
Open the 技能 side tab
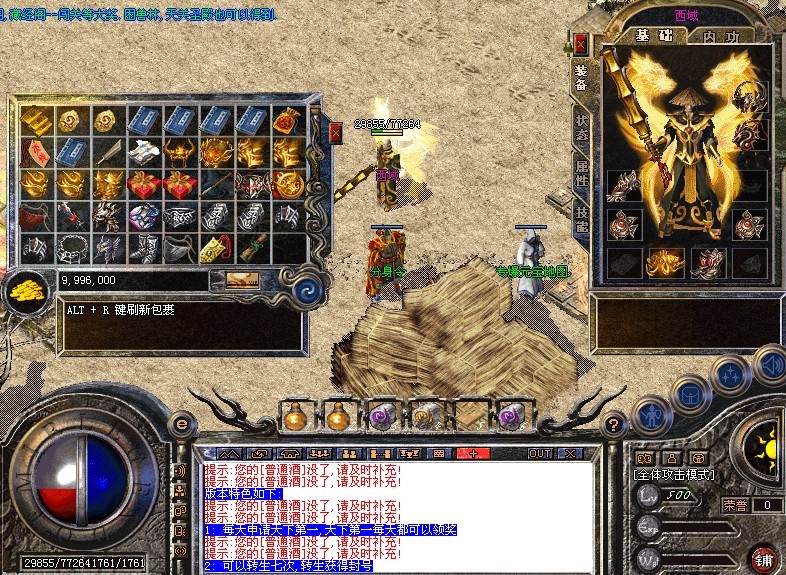581,215
